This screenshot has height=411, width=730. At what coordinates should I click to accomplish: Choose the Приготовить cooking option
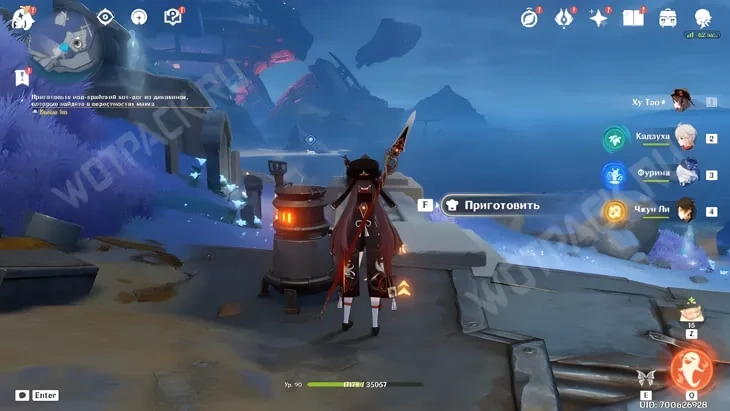pos(493,205)
